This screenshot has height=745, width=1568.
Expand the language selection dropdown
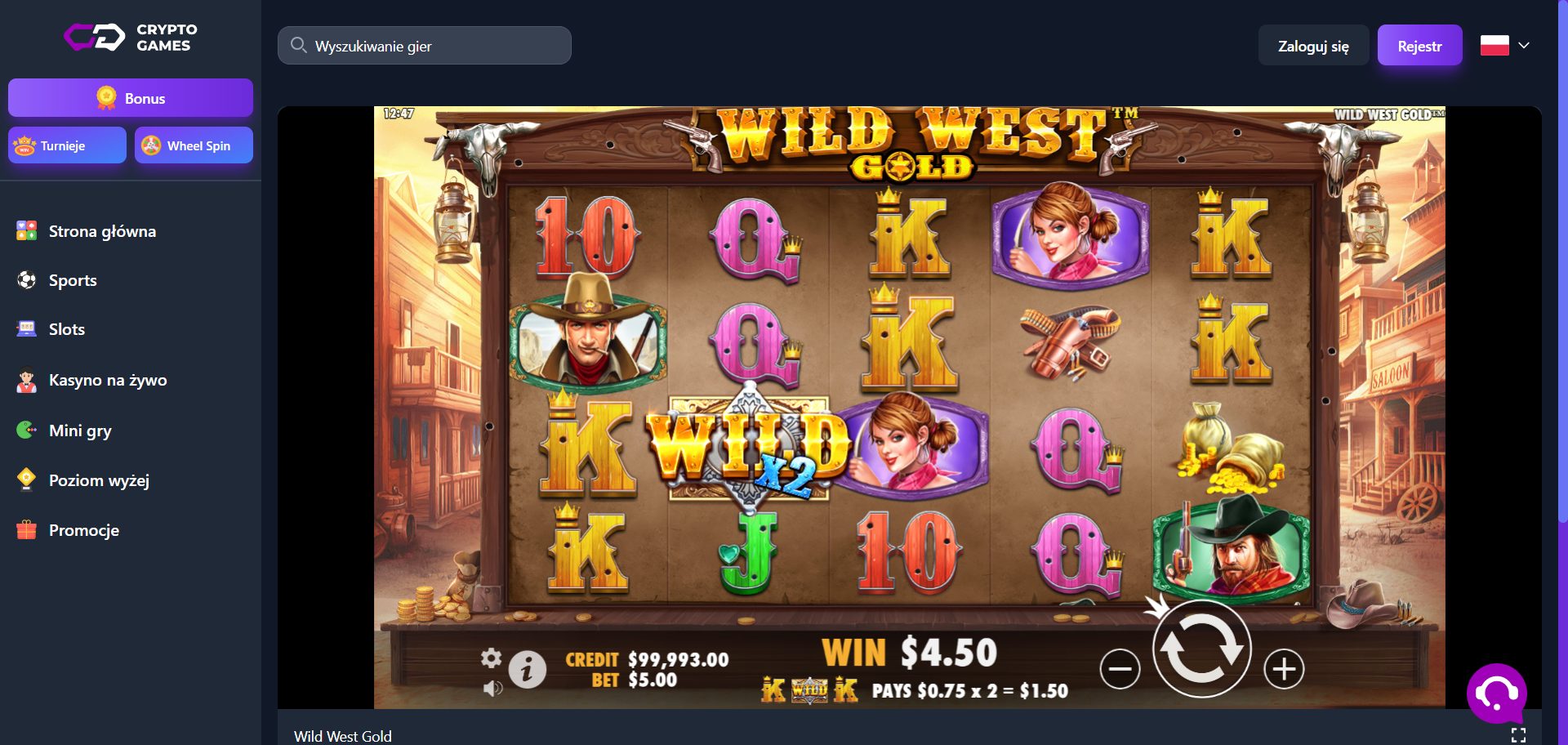1507,45
